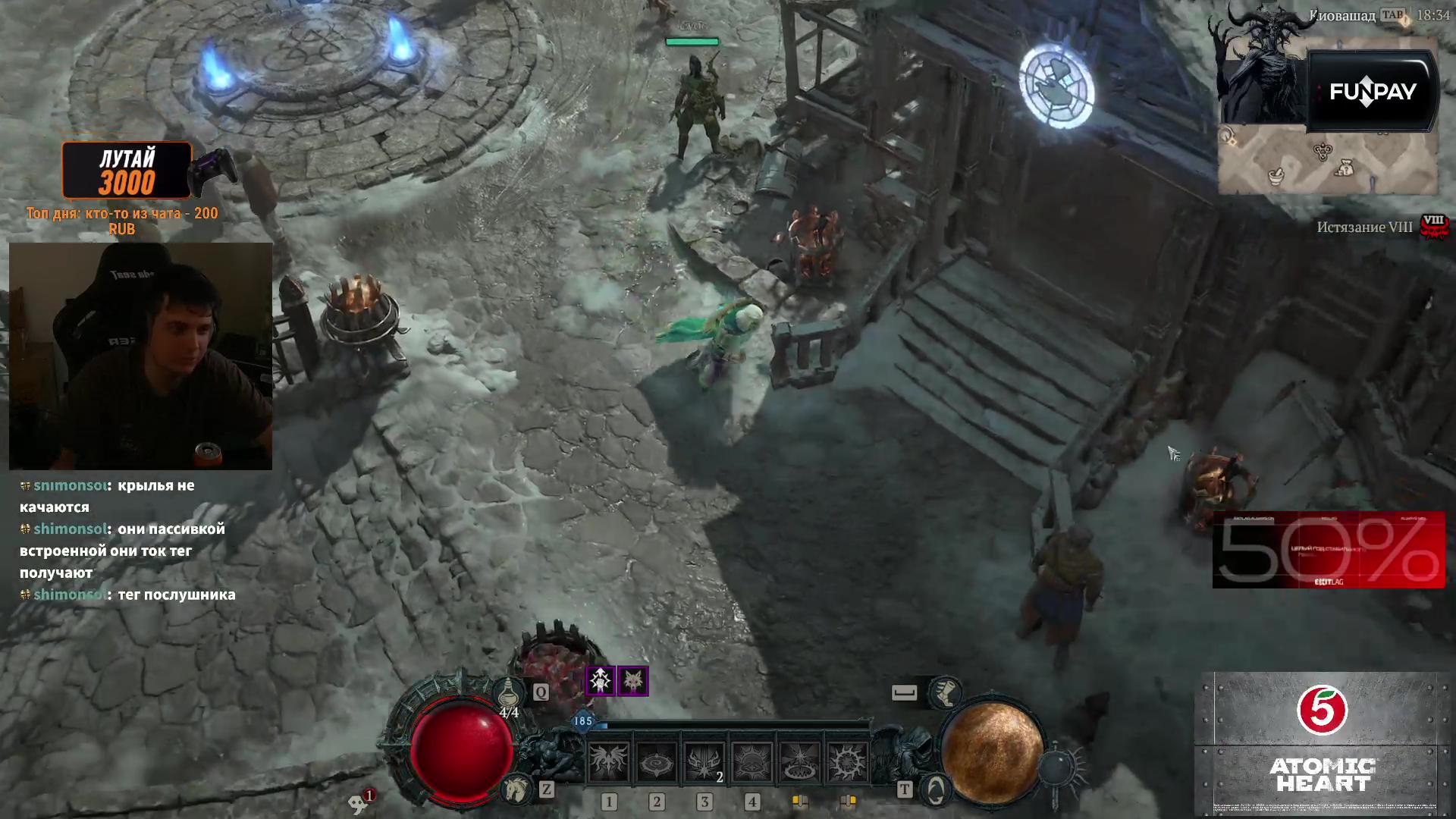Use the skill showing 2 charges

[x=704, y=761]
